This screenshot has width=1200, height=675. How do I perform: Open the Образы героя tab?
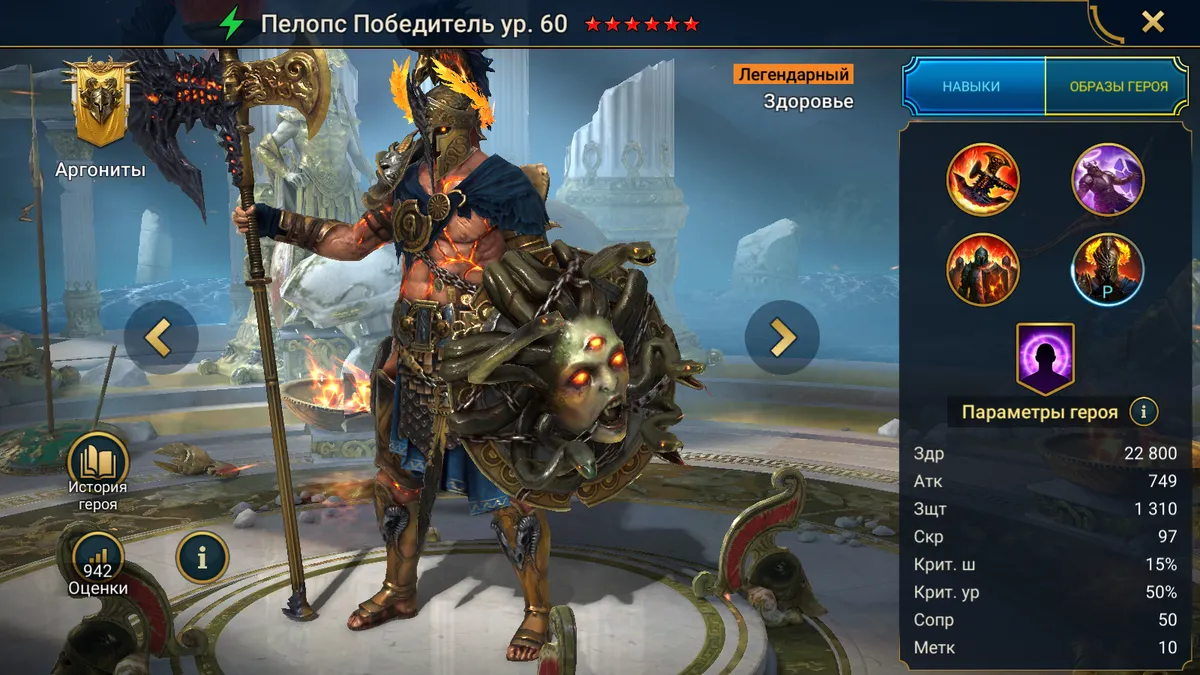point(1118,86)
